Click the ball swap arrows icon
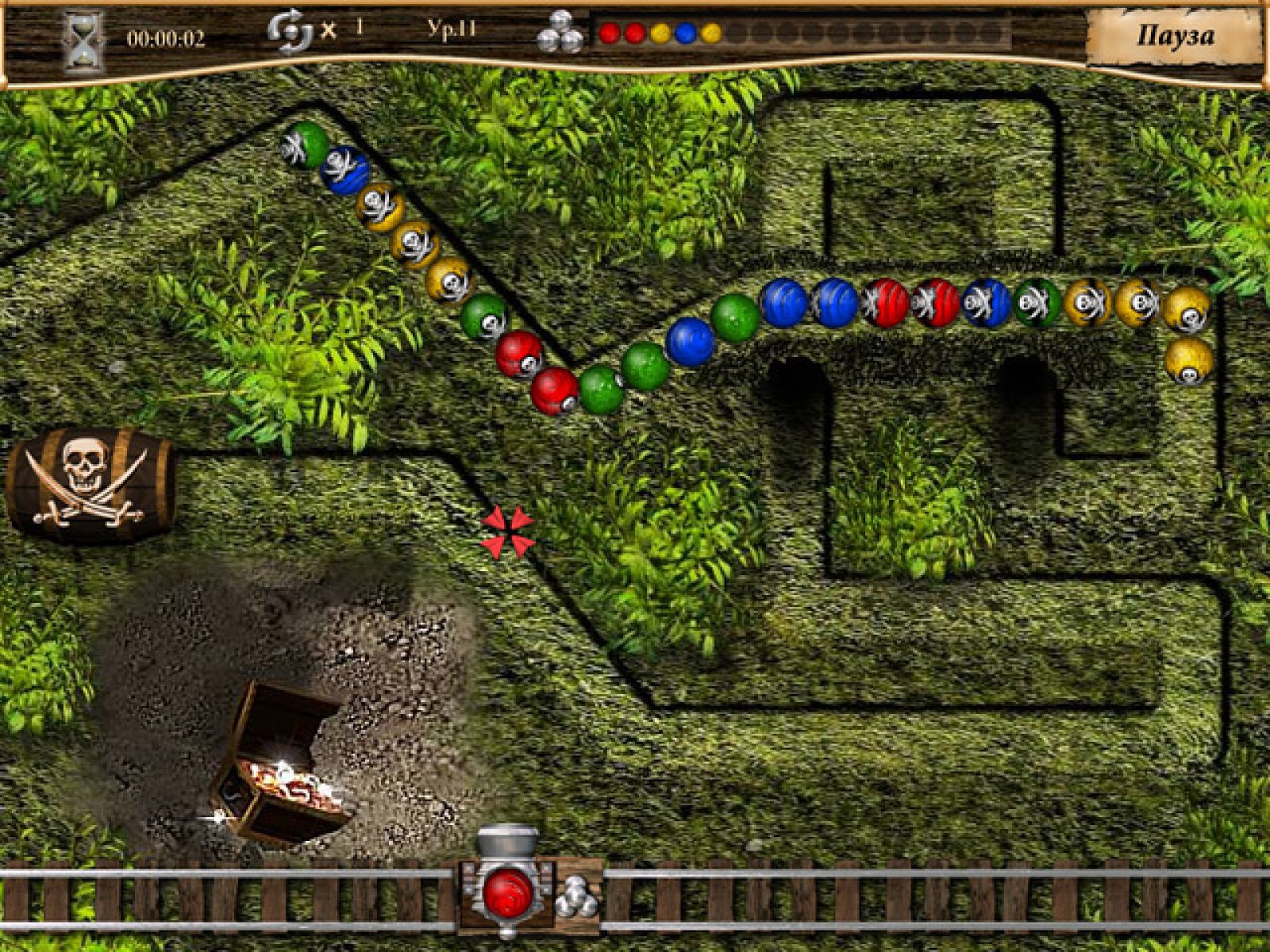1270x952 pixels. pyautogui.click(x=290, y=33)
